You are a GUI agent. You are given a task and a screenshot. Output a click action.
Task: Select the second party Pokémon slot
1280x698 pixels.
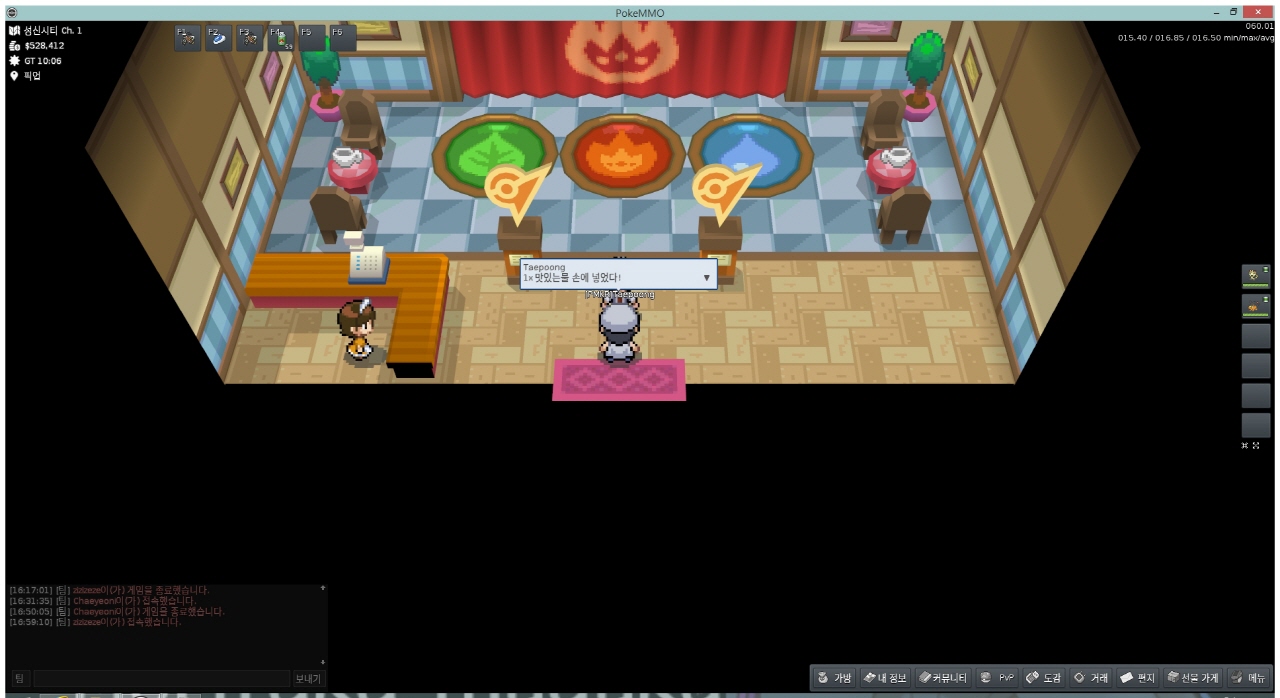1255,306
